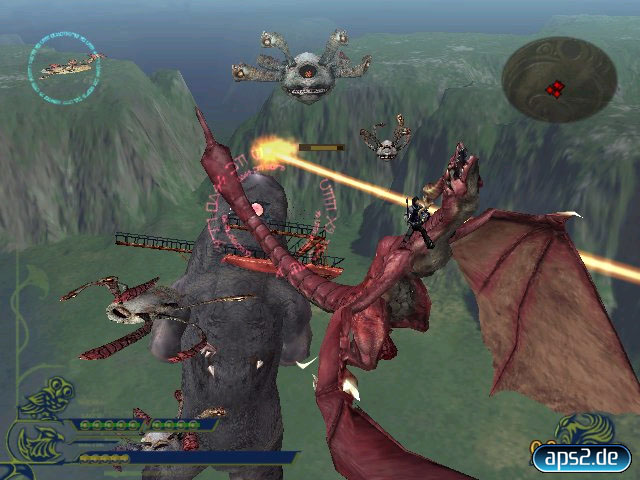Click the circular target display with the ship
This screenshot has width=640, height=480.
click(66, 63)
